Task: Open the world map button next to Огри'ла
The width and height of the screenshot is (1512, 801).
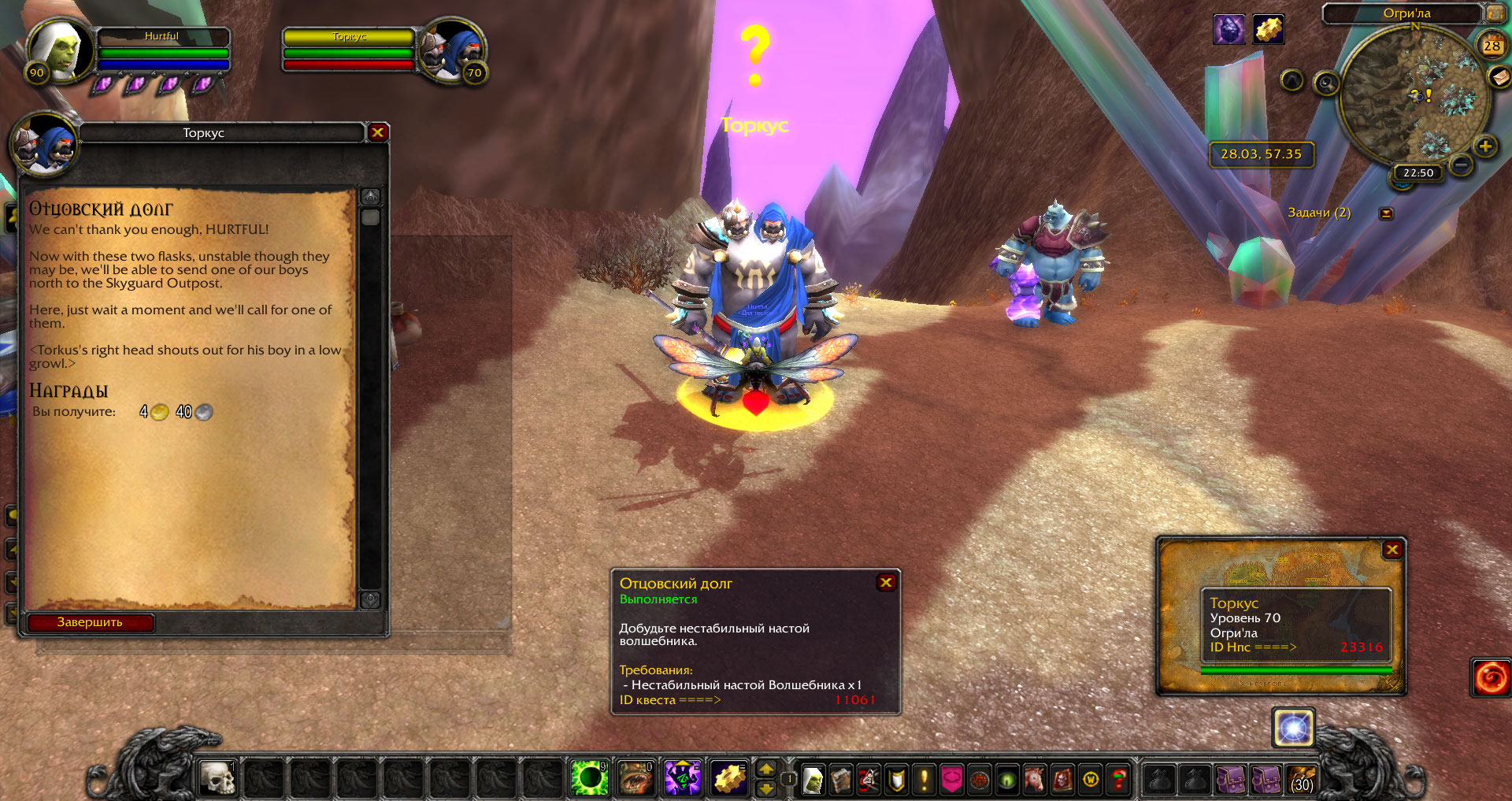Action: click(x=1494, y=13)
